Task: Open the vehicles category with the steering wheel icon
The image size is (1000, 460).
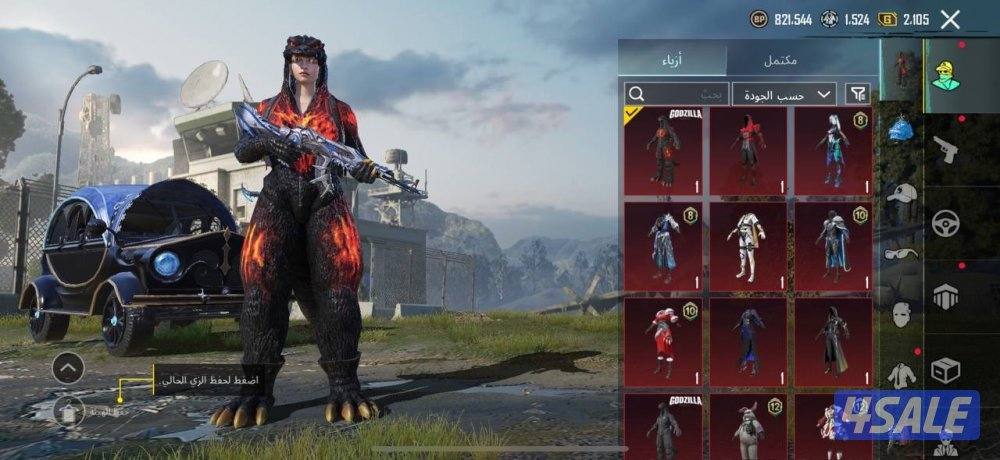Action: pyautogui.click(x=946, y=223)
